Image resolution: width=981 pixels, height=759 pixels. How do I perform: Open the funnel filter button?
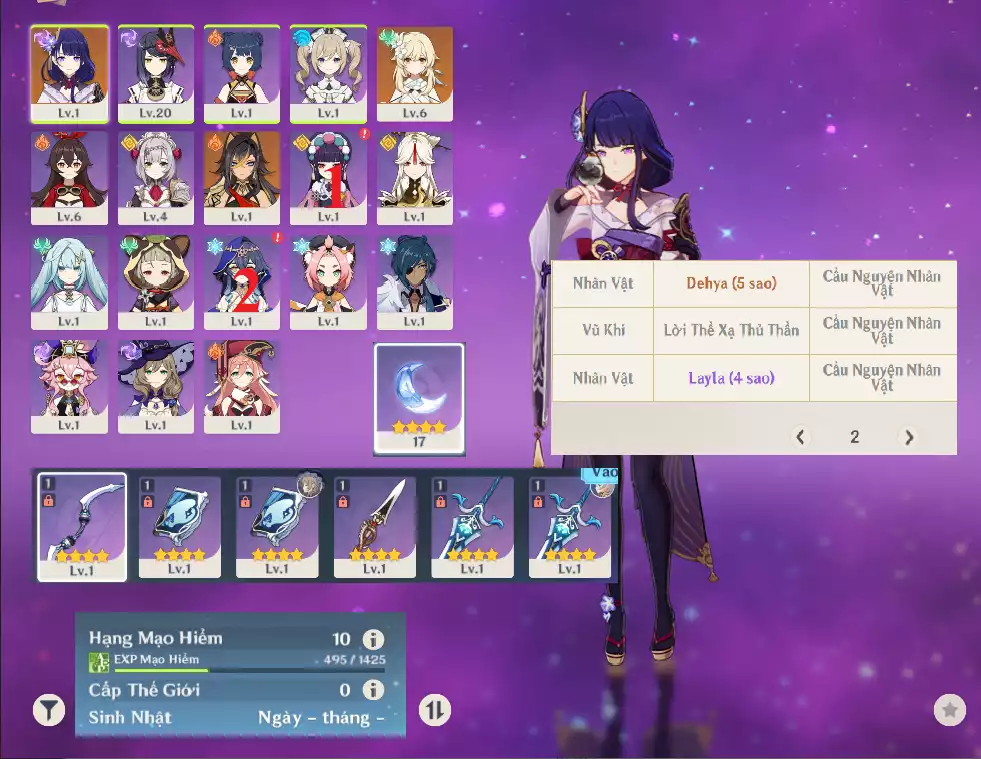coord(48,711)
